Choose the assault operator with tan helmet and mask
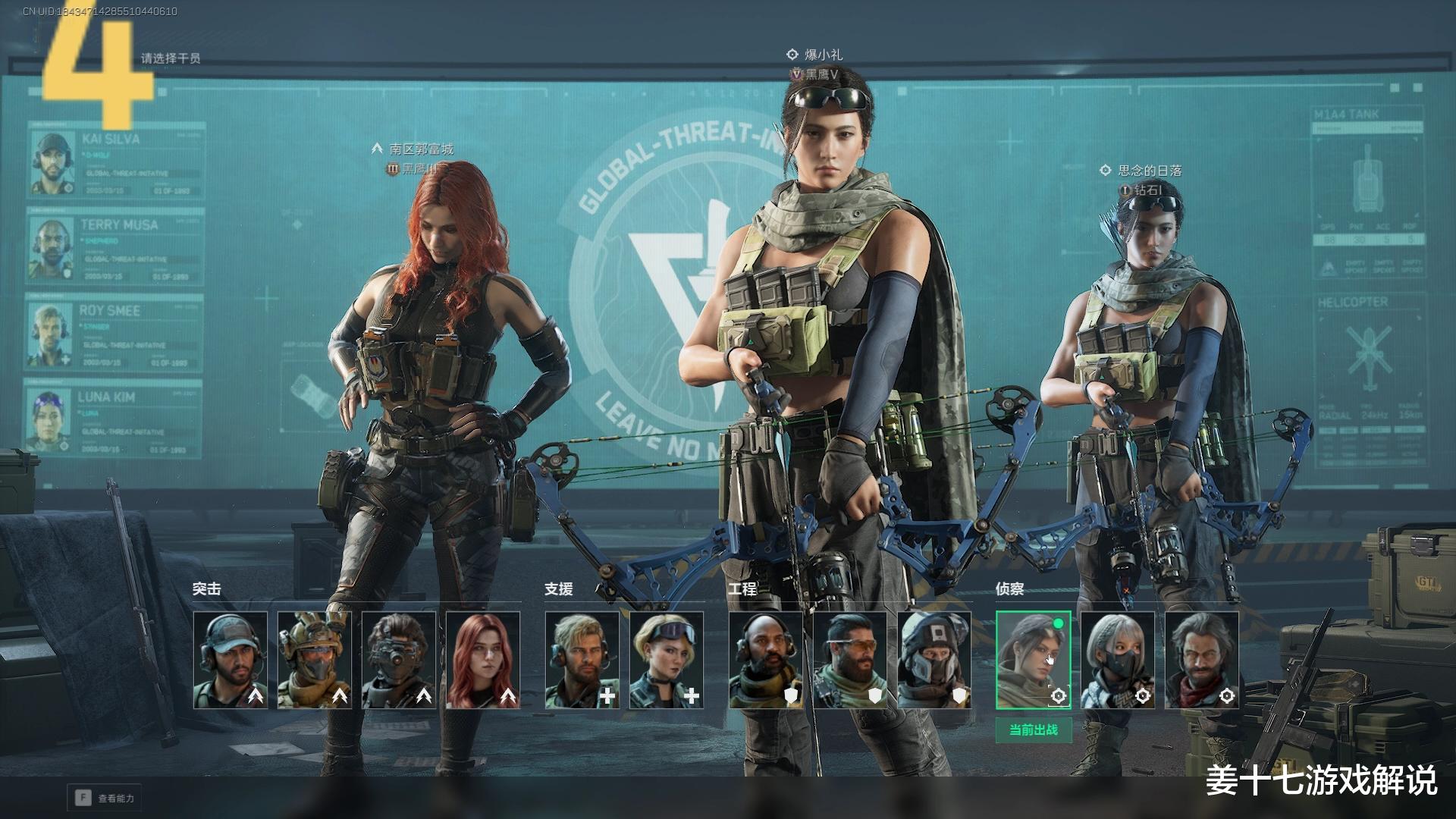 (x=315, y=660)
